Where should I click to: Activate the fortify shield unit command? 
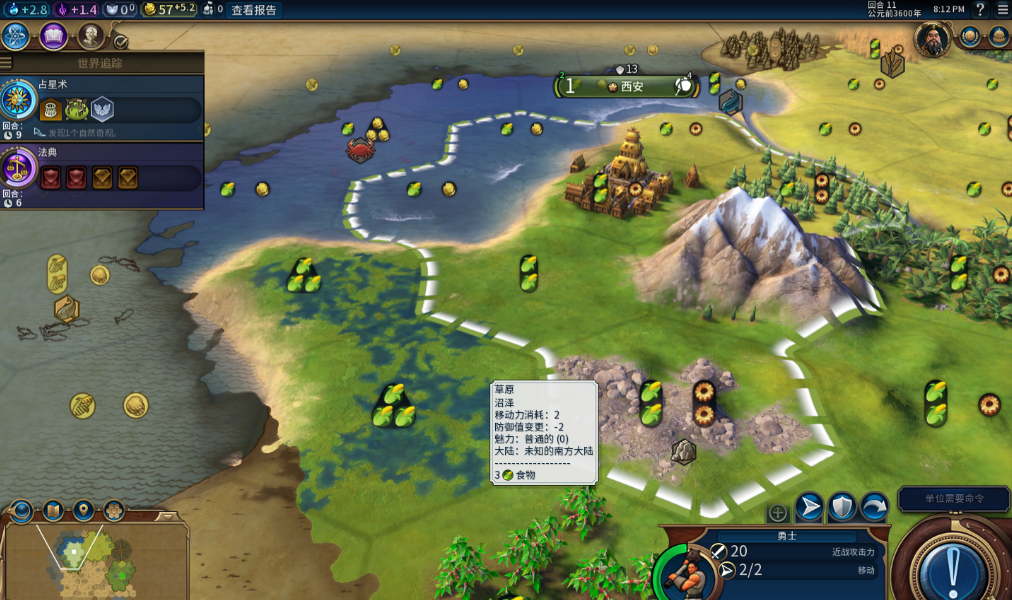[x=842, y=507]
